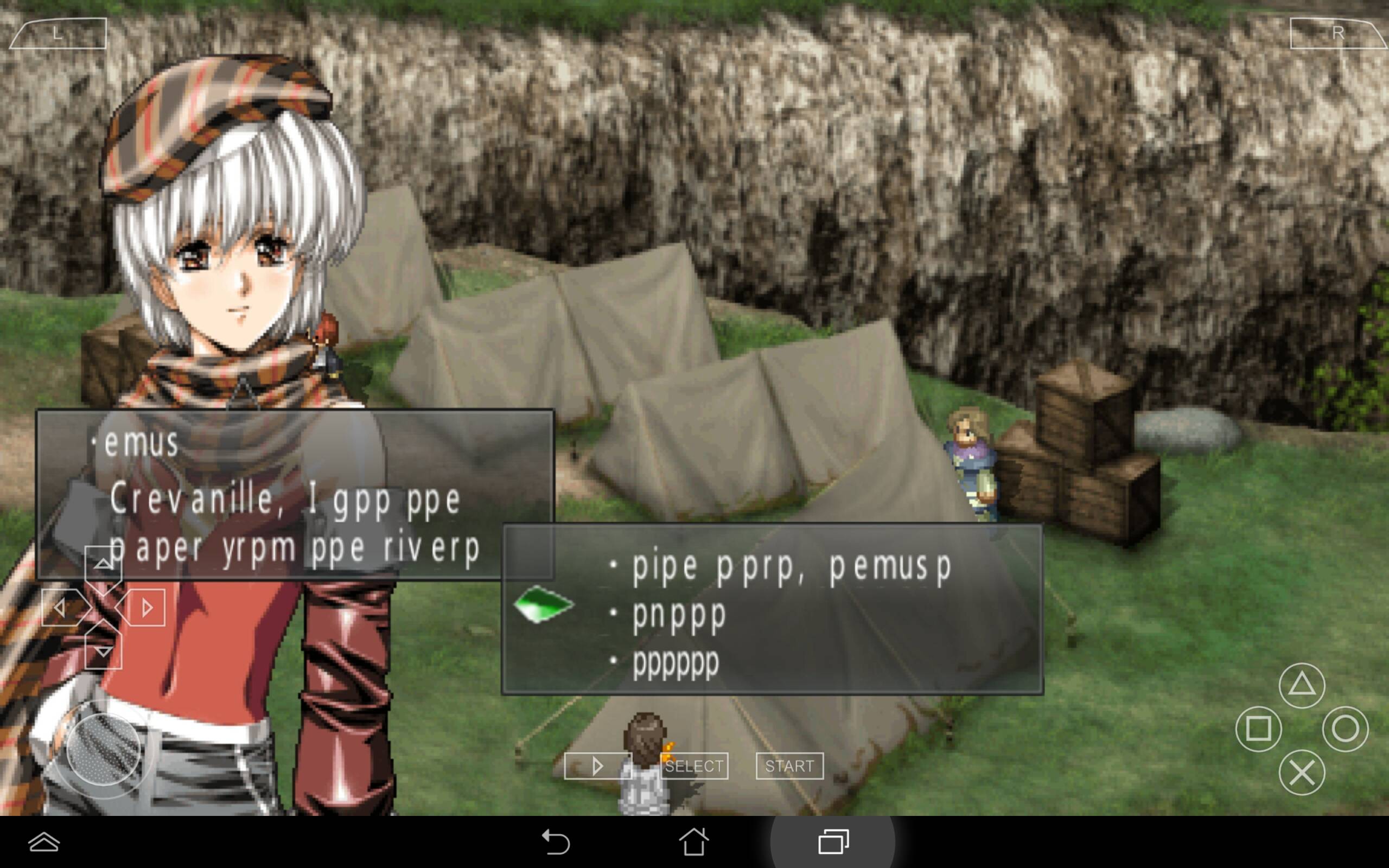Viewport: 1389px width, 868px height.
Task: Go back with the Android back button
Action: [556, 842]
